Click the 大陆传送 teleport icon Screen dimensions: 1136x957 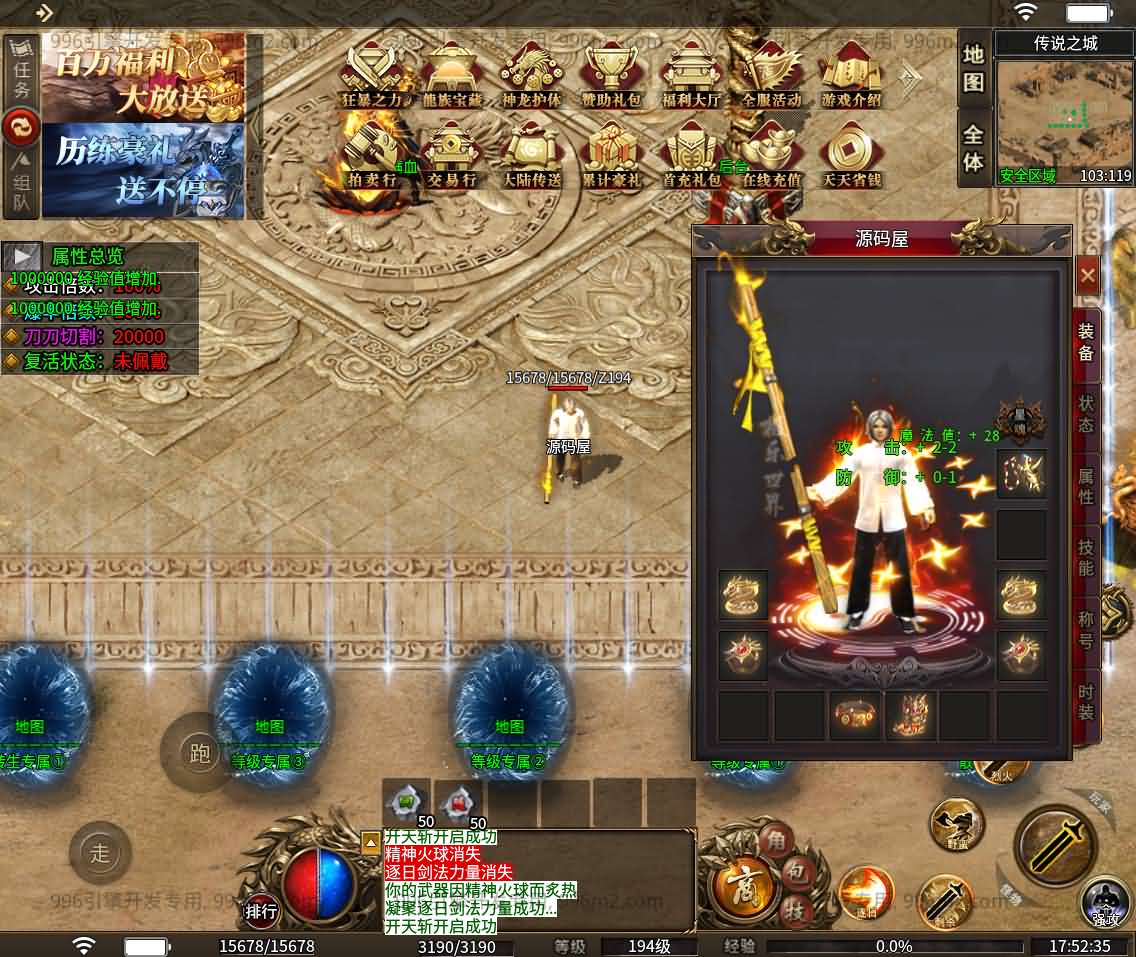[531, 155]
